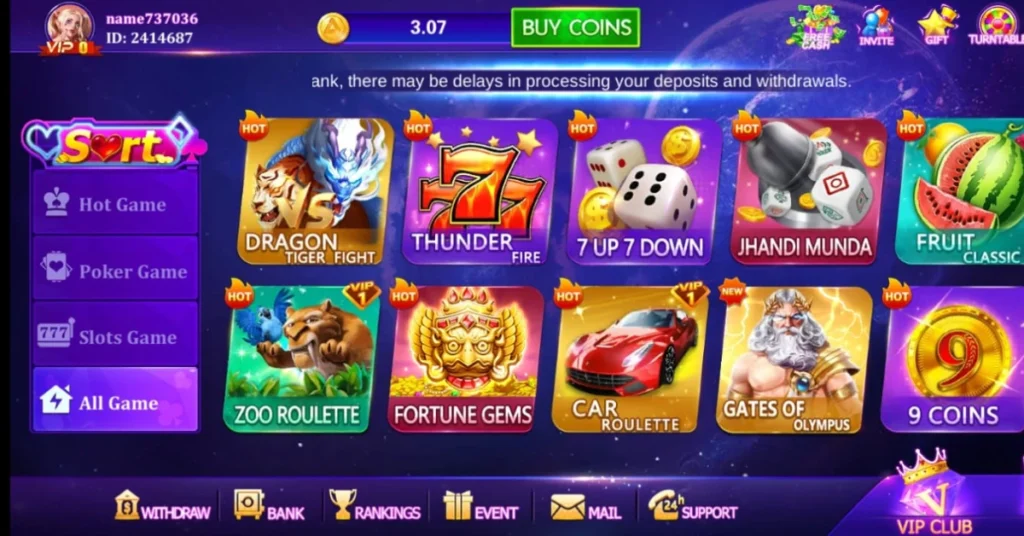This screenshot has height=536, width=1024.
Task: Claim the Free Cash bonus
Action: (x=816, y=26)
